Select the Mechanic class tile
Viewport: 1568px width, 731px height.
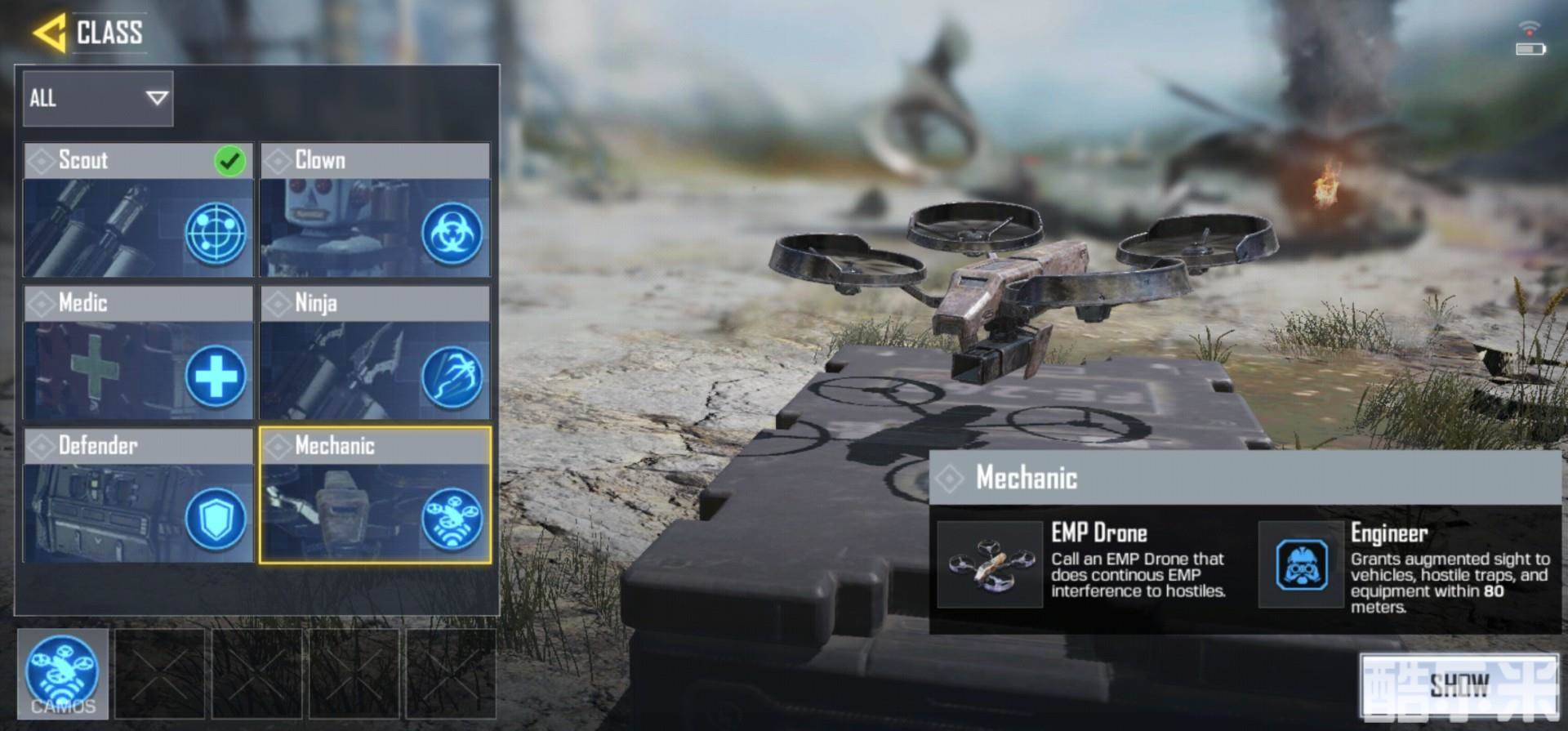tap(375, 496)
